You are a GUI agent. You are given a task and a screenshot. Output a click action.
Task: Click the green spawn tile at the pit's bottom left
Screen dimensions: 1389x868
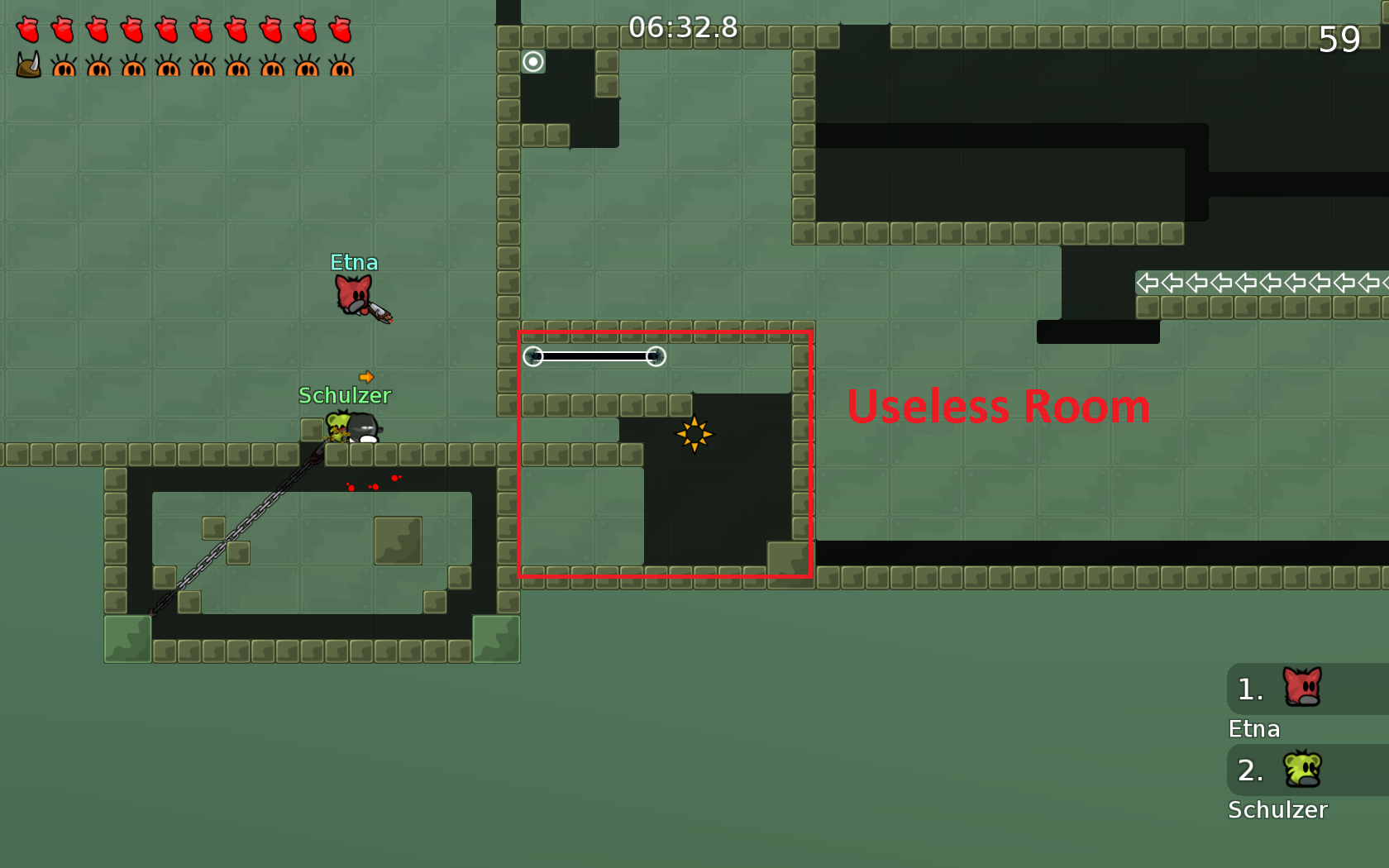pos(126,638)
